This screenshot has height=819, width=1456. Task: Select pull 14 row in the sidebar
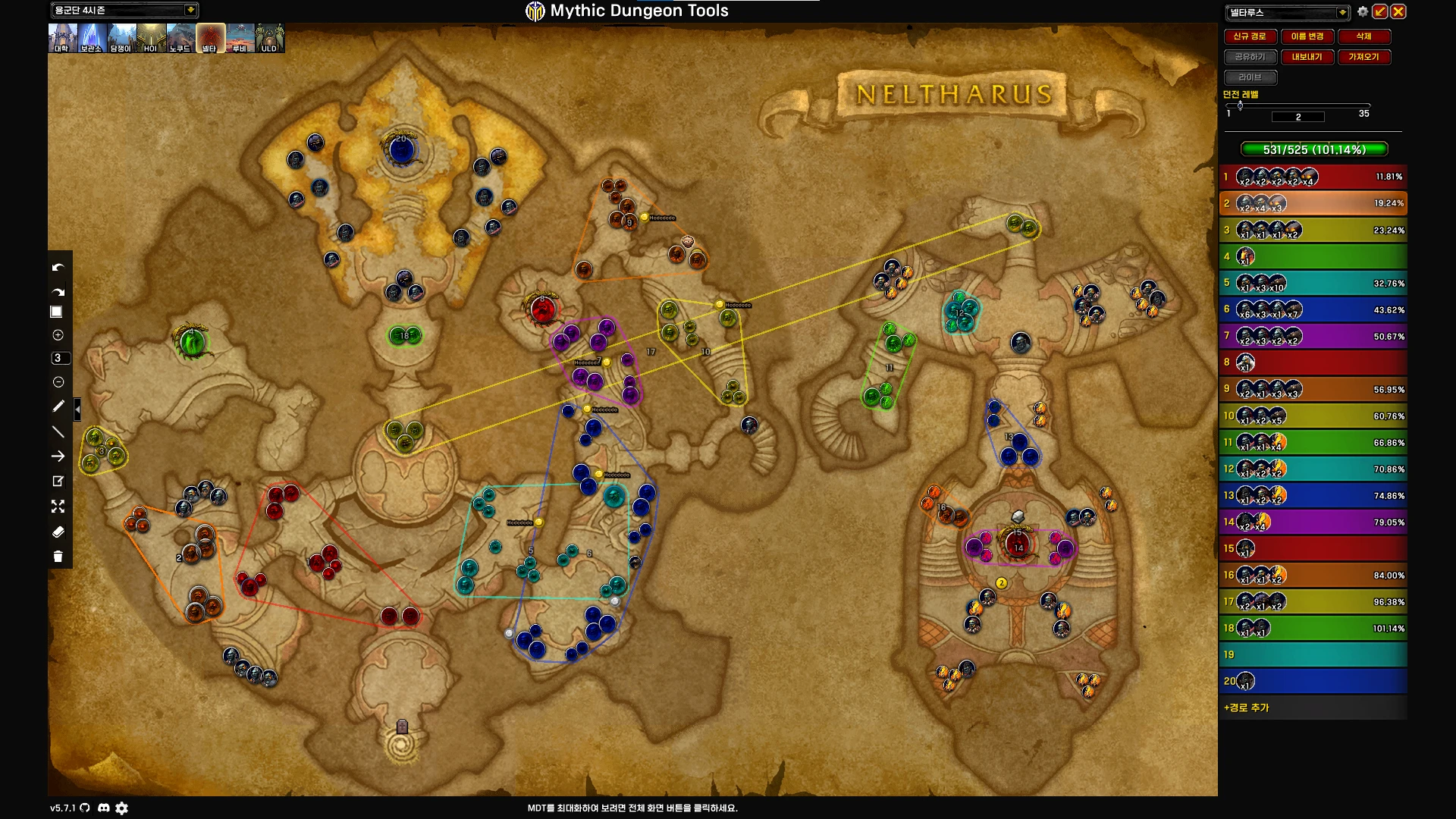[1313, 522]
